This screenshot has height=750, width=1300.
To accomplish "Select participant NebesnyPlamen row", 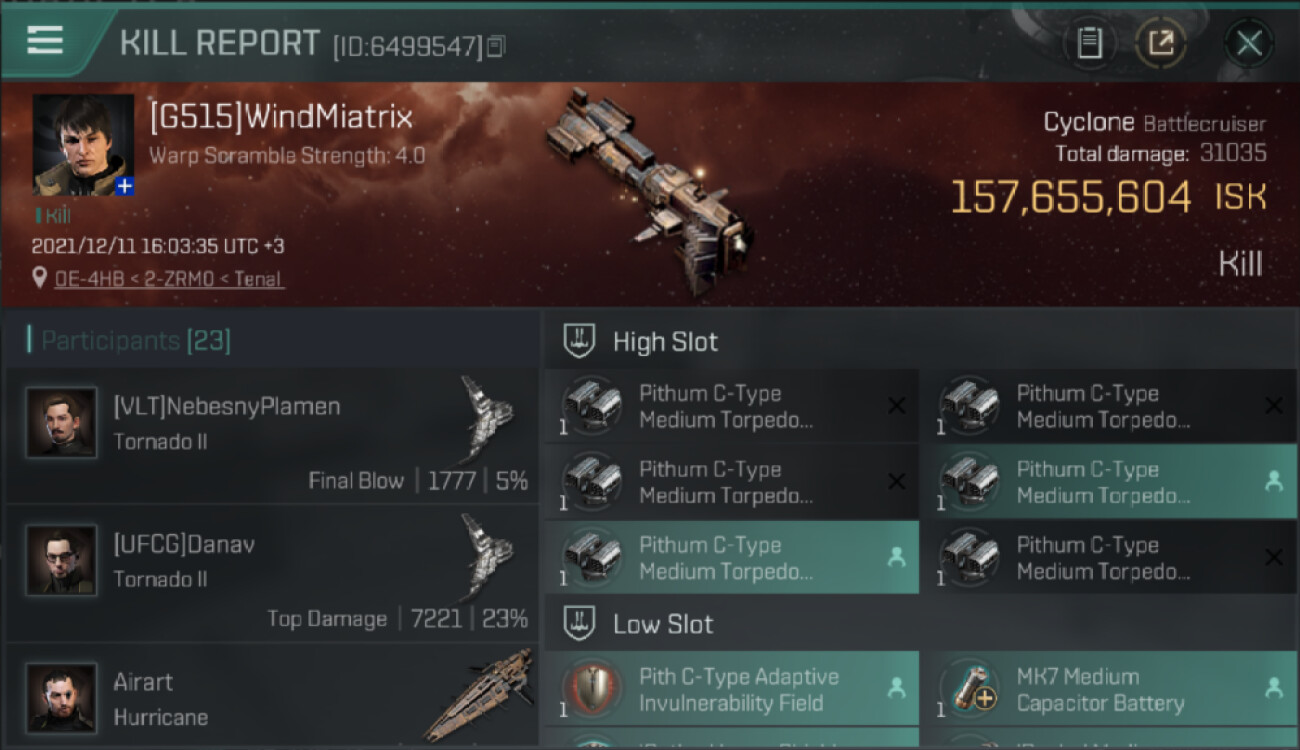I will [x=272, y=436].
